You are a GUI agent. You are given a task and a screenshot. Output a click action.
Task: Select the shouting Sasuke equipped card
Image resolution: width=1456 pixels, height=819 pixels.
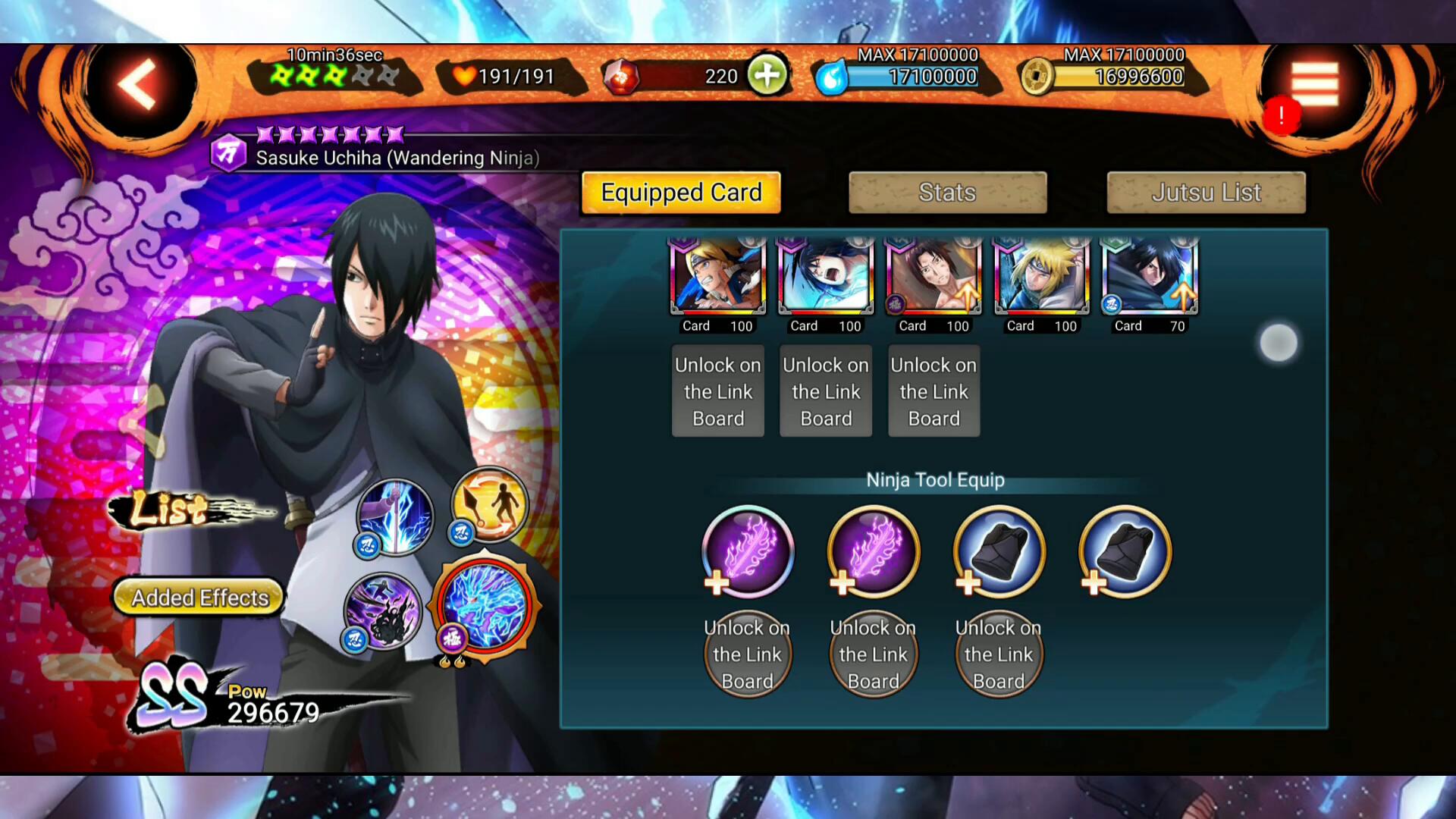pyautogui.click(x=826, y=277)
